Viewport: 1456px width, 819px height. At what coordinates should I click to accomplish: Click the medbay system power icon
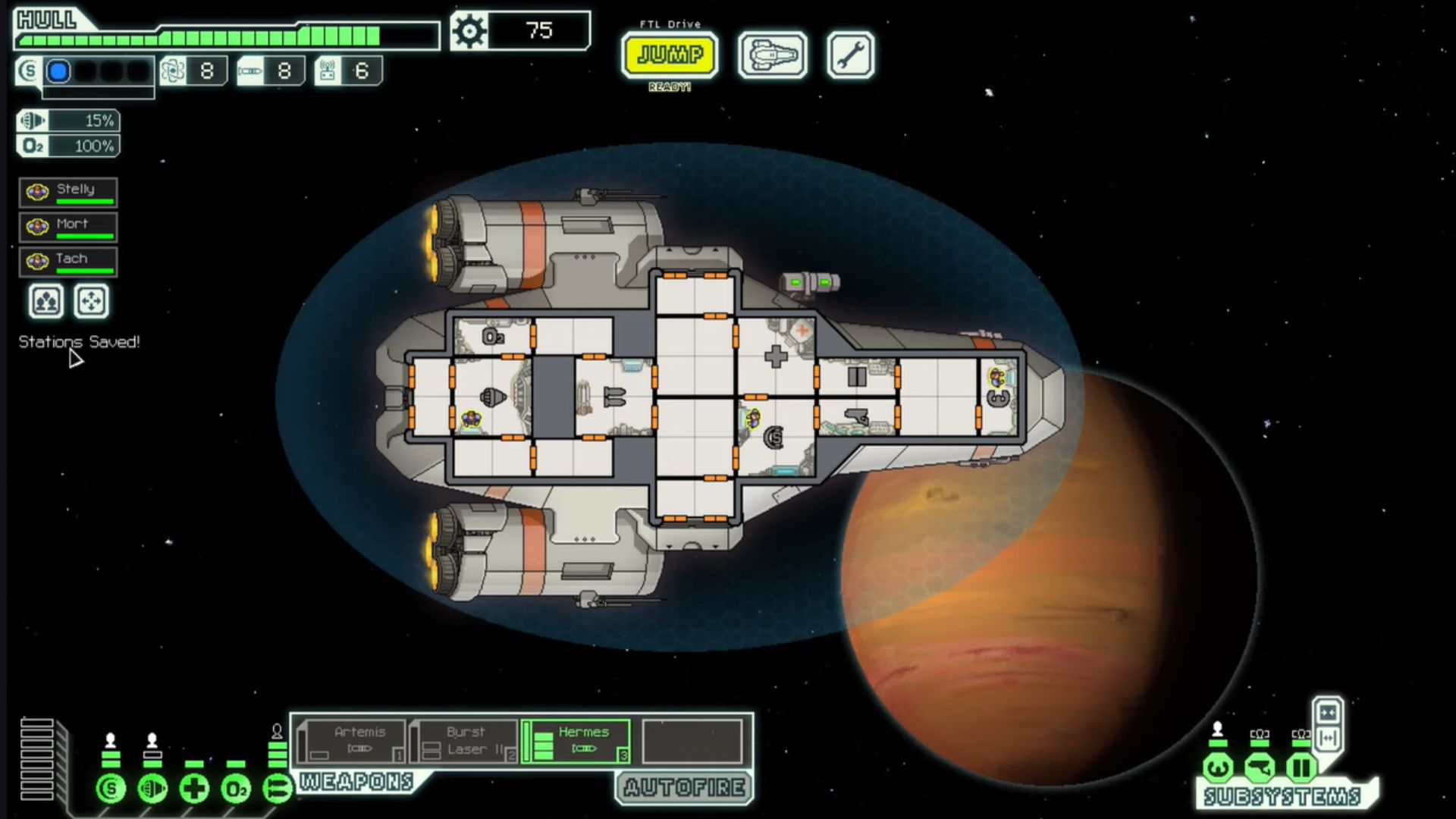coord(194,789)
